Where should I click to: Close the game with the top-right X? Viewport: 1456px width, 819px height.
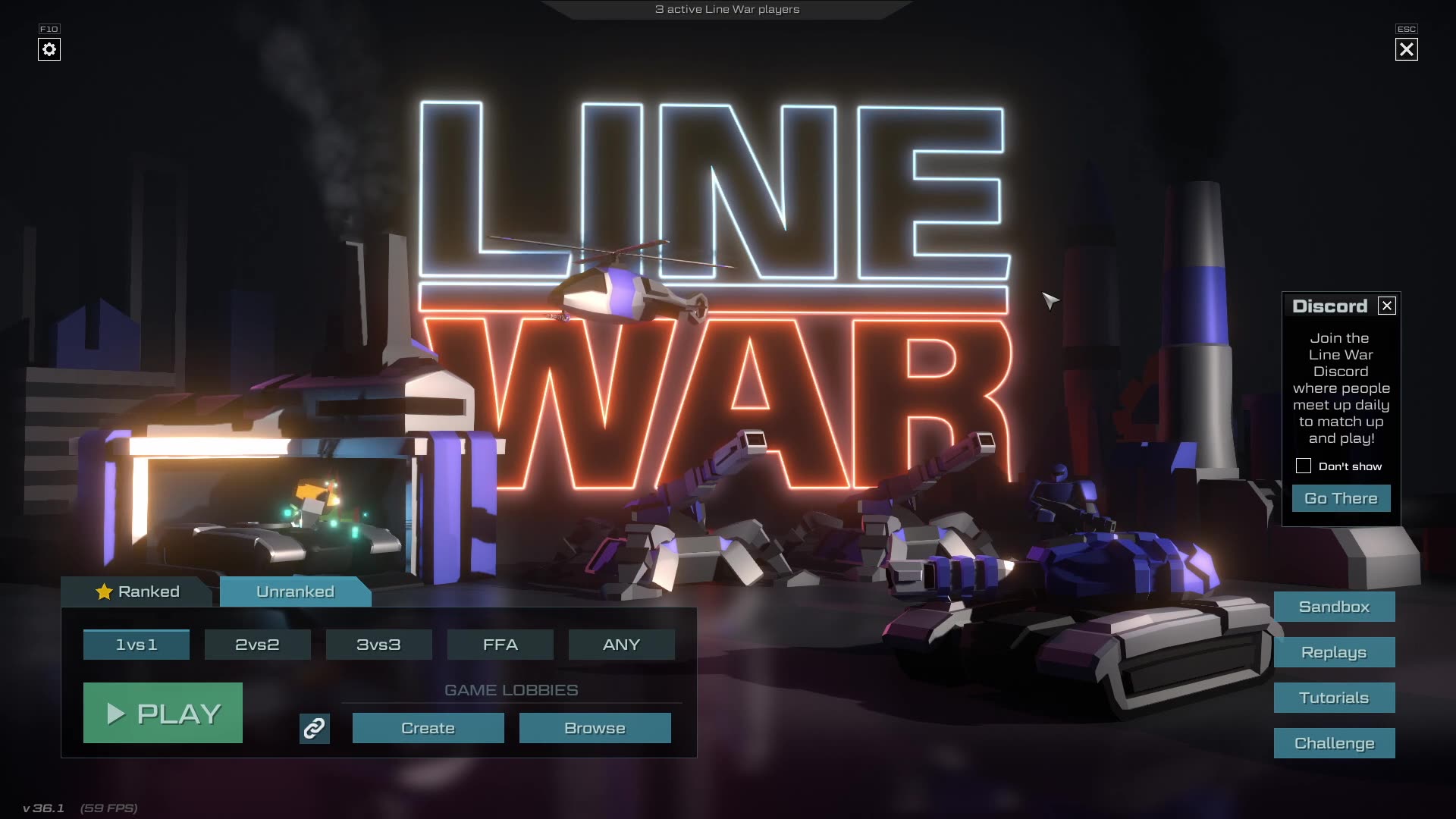pos(1406,49)
